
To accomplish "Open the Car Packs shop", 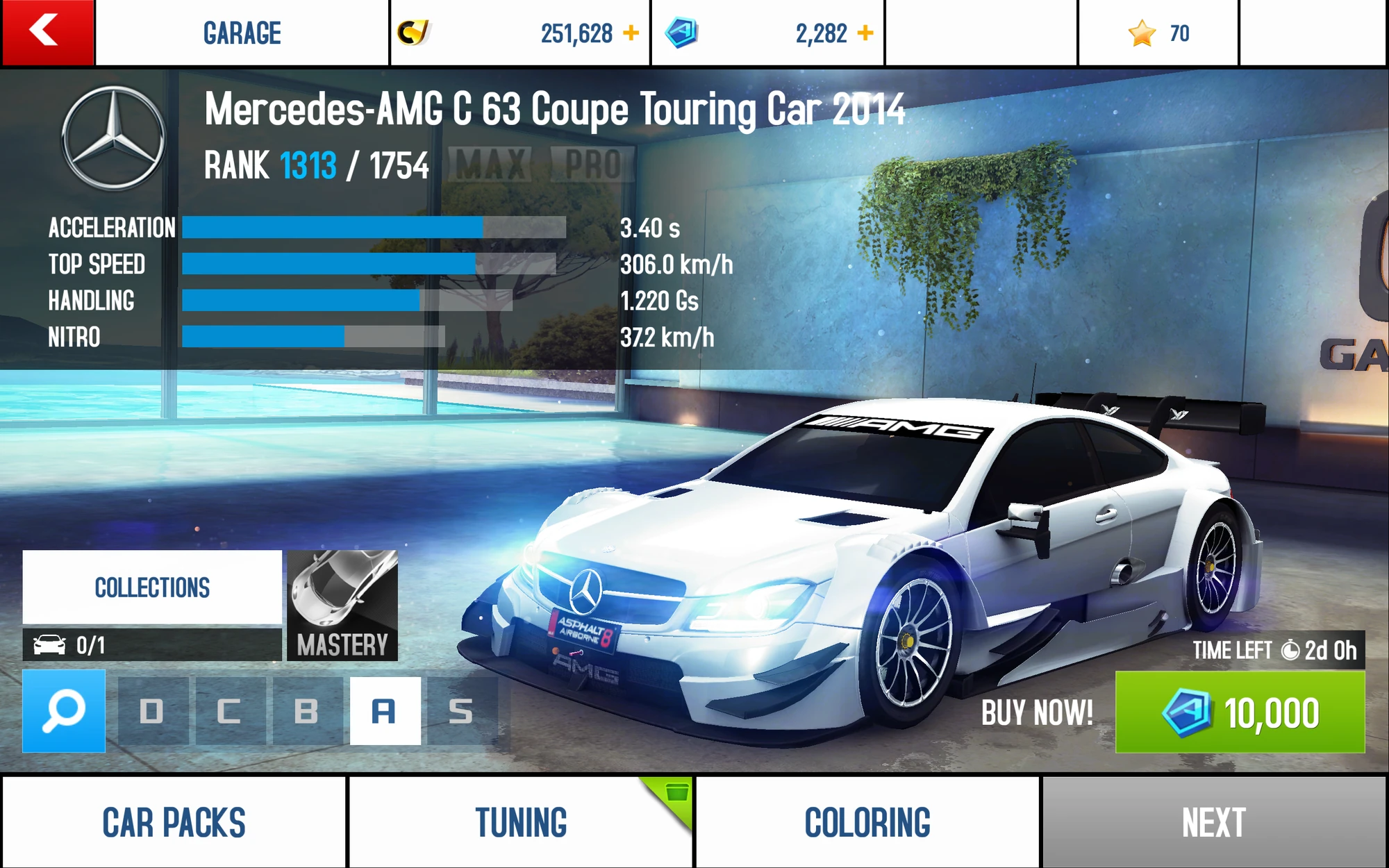I will pyautogui.click(x=174, y=822).
